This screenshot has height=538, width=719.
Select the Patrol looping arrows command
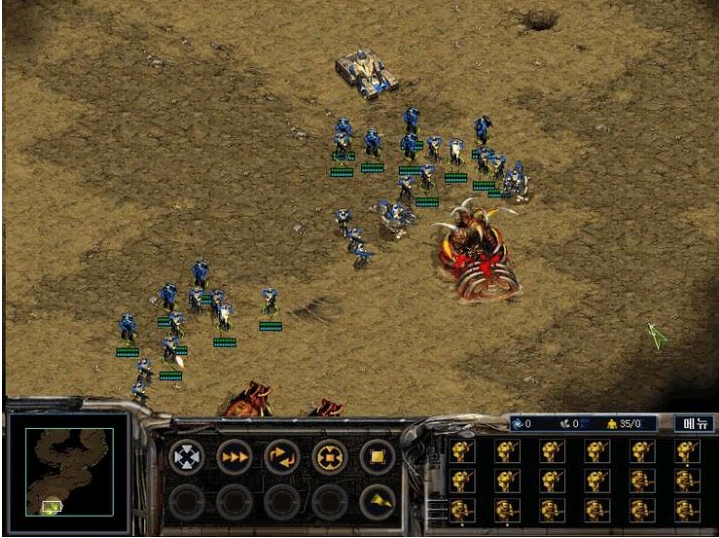(x=282, y=457)
